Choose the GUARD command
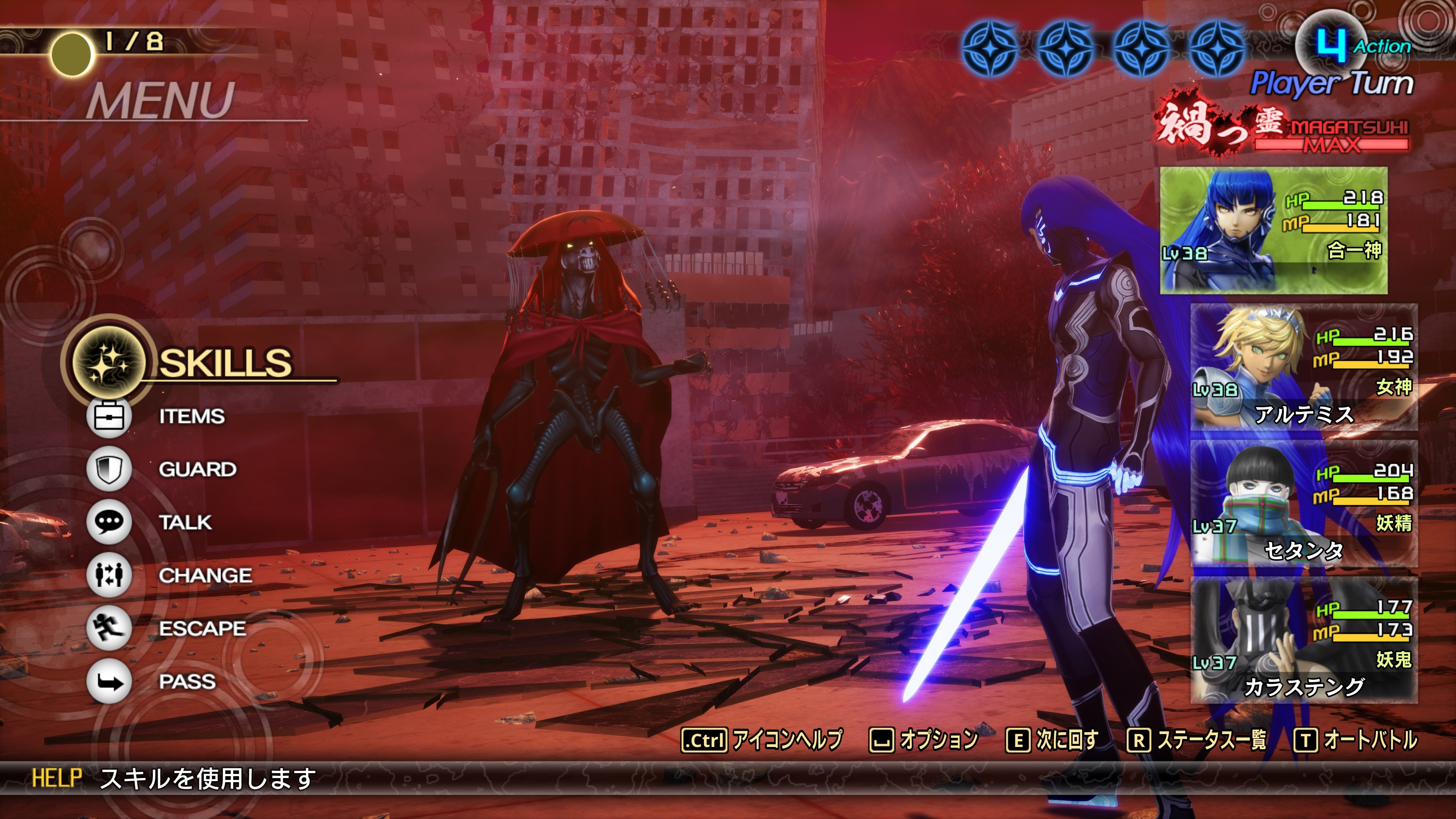This screenshot has height=819, width=1456. [197, 469]
